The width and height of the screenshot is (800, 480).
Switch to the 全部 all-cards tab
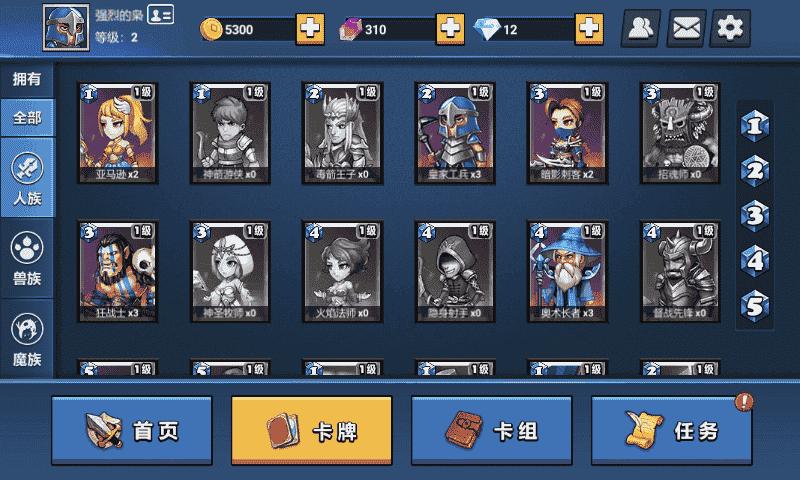pos(27,117)
